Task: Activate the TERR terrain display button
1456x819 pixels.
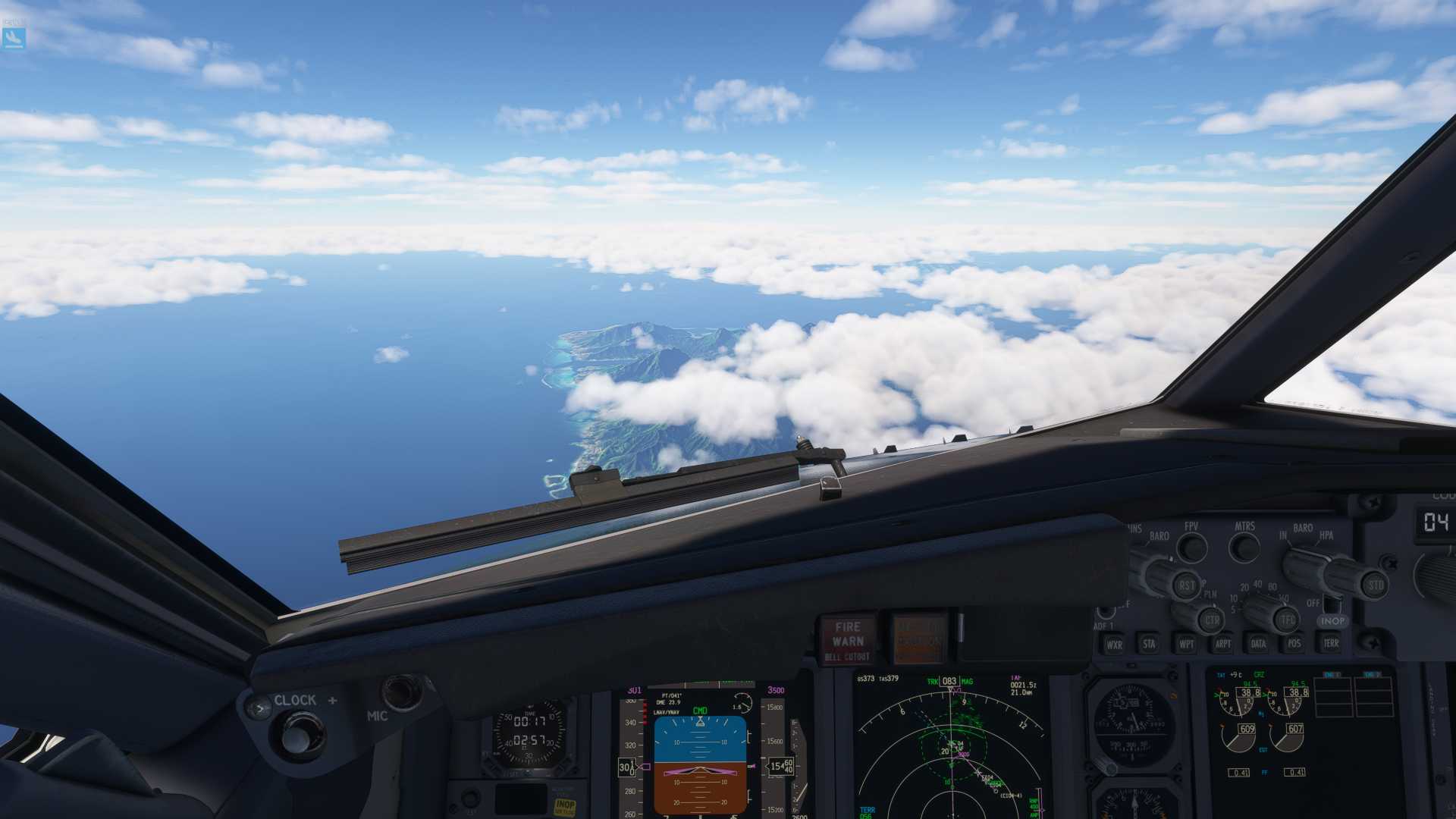Action: point(1331,643)
